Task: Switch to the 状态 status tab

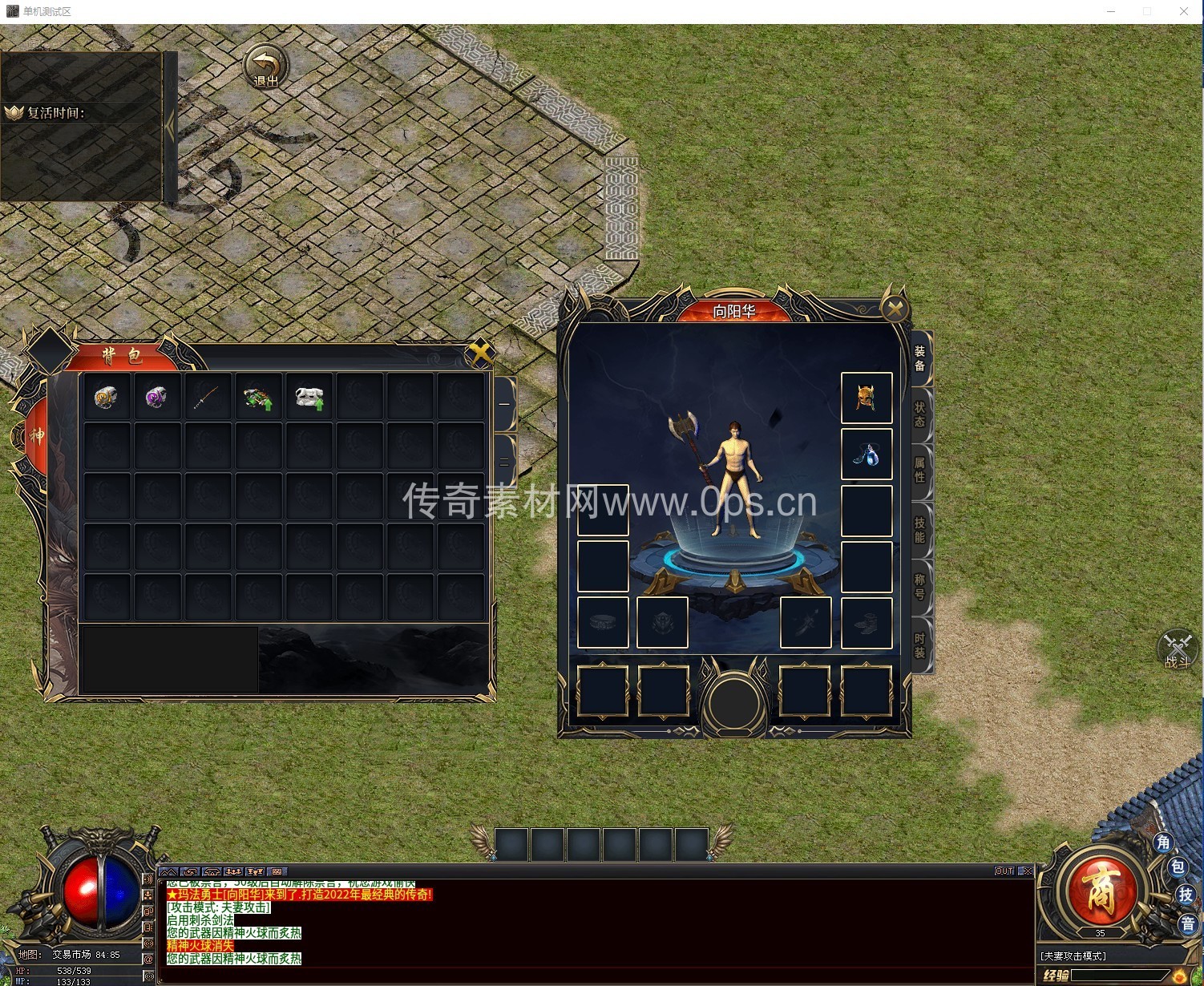Action: 919,415
